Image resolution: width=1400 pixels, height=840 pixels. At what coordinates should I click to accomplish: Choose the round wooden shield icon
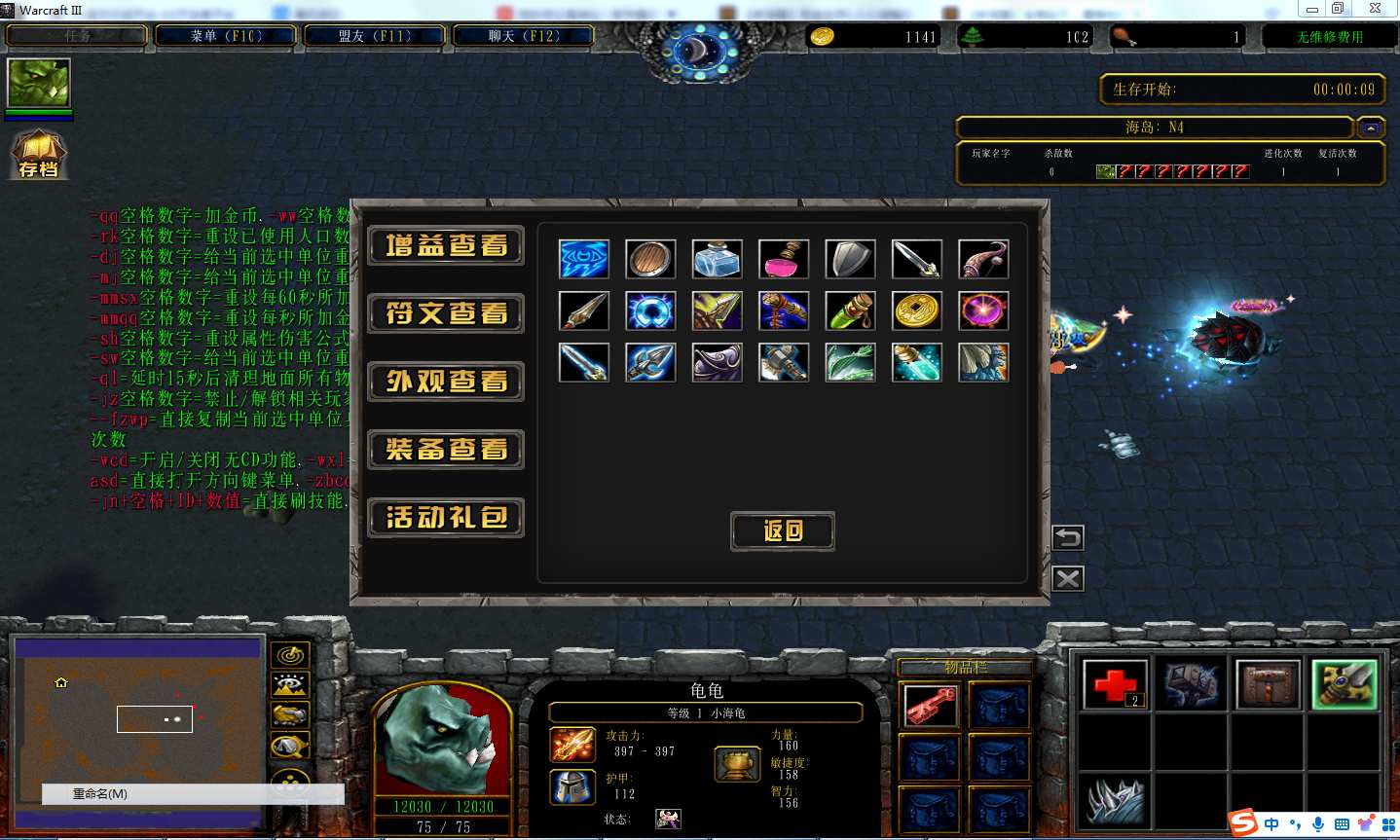tap(650, 259)
